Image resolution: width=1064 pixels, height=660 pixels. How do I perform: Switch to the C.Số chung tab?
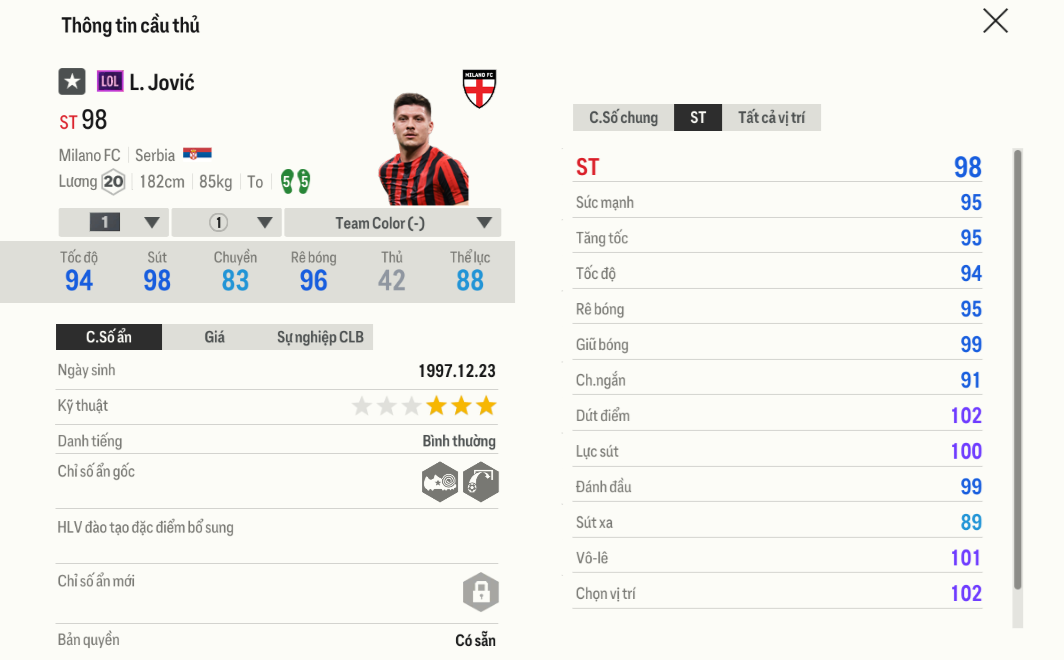pyautogui.click(x=623, y=118)
